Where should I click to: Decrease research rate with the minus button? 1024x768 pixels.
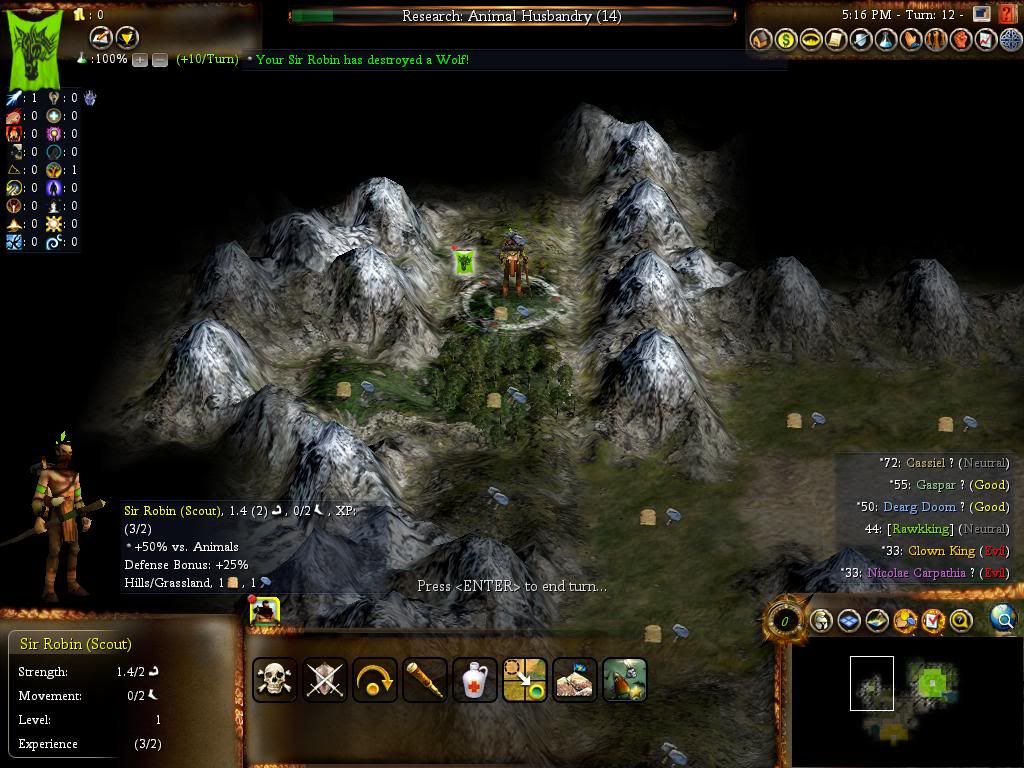158,60
